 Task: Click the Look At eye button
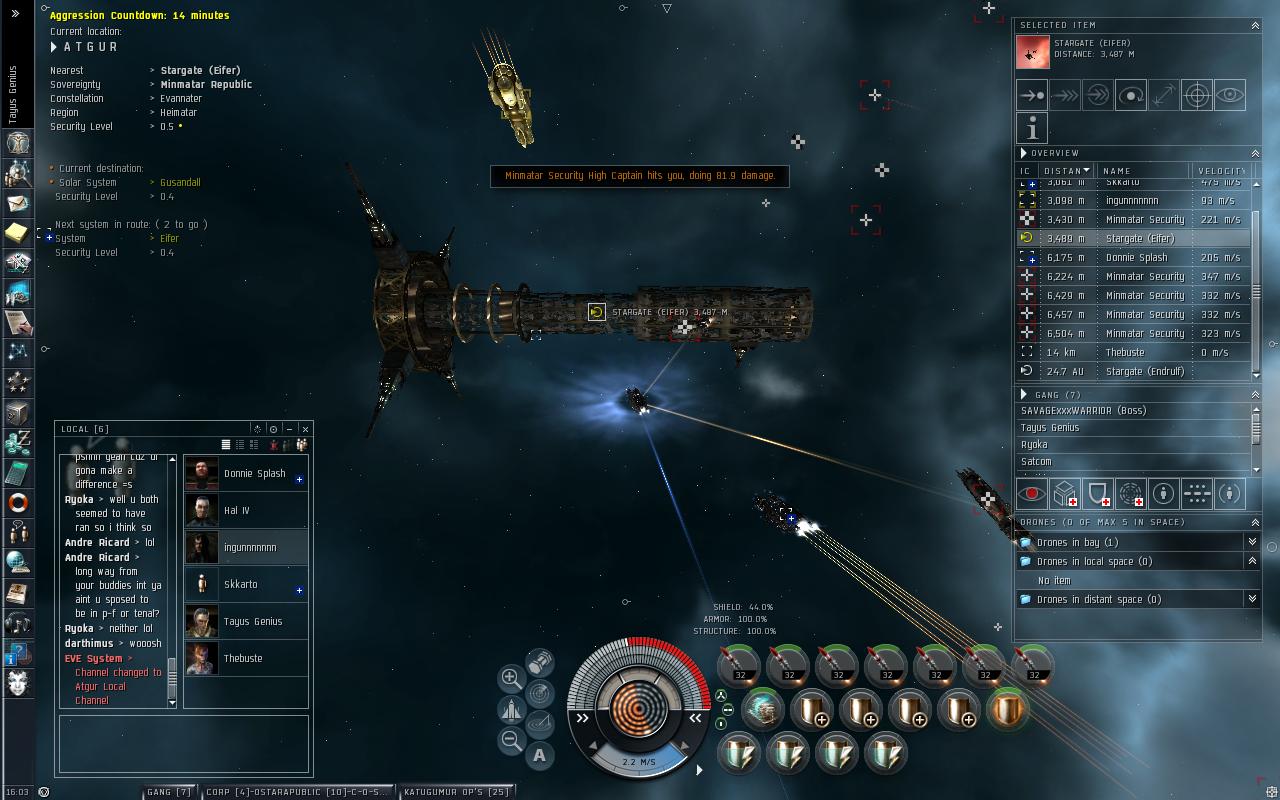1230,95
